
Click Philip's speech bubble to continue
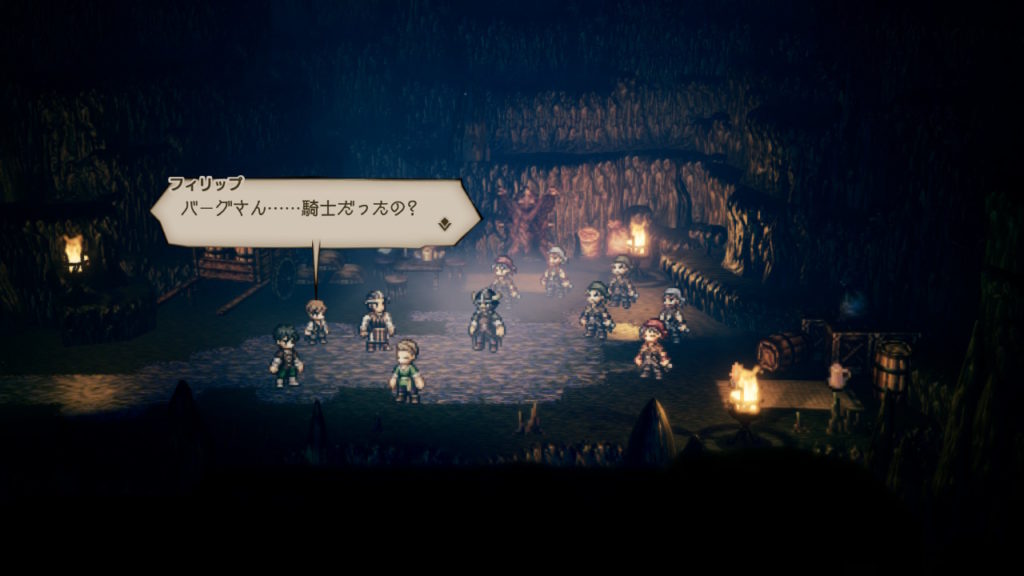[310, 212]
